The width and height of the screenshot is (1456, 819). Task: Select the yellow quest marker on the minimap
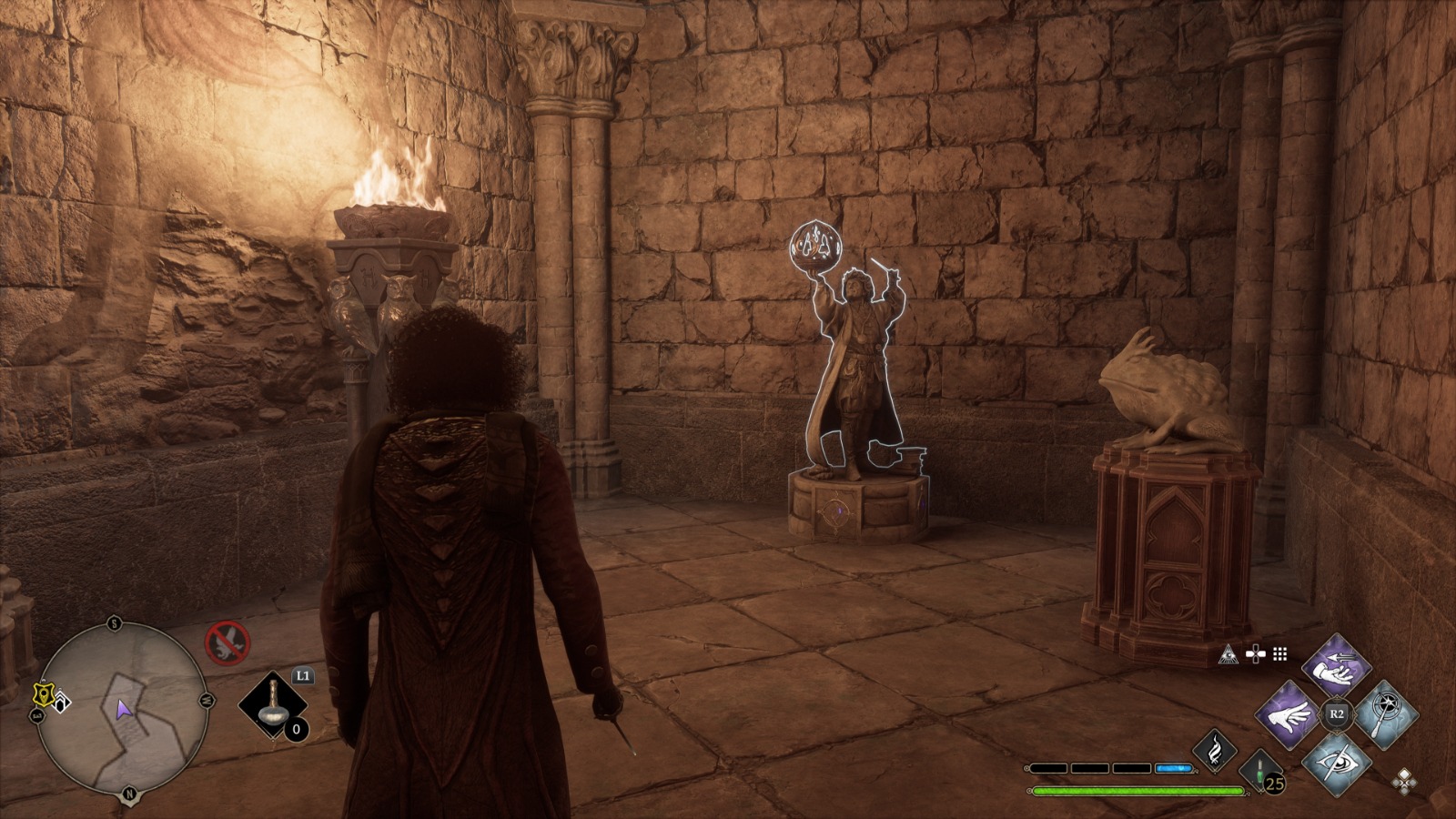[42, 695]
